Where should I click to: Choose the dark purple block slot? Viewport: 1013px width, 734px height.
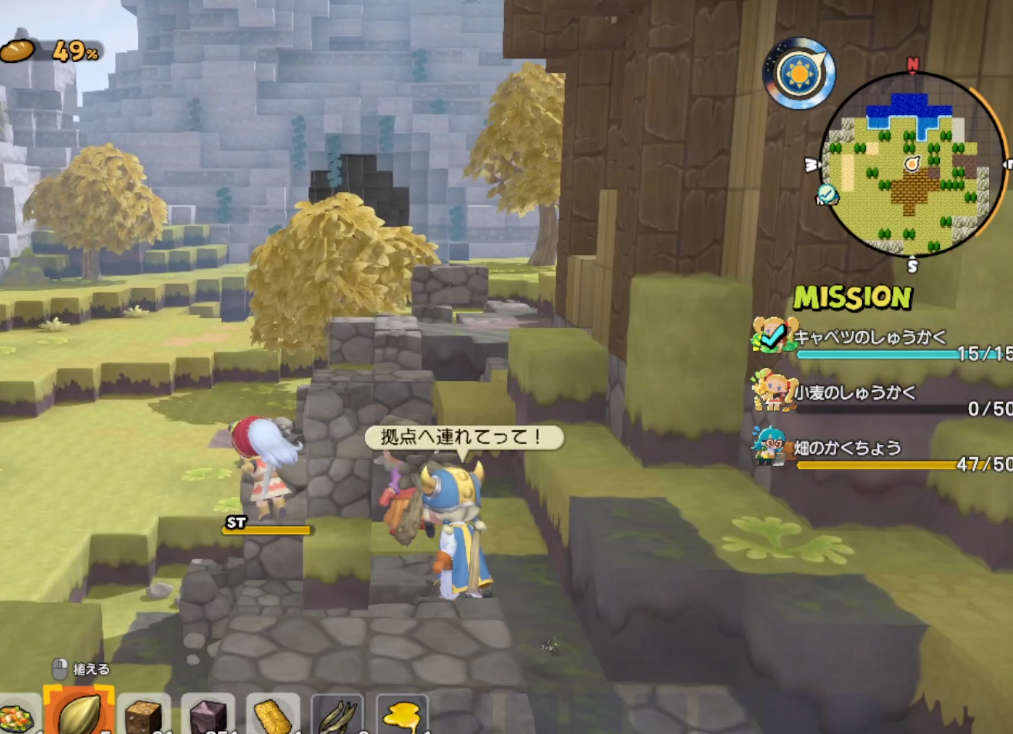[x=207, y=716]
